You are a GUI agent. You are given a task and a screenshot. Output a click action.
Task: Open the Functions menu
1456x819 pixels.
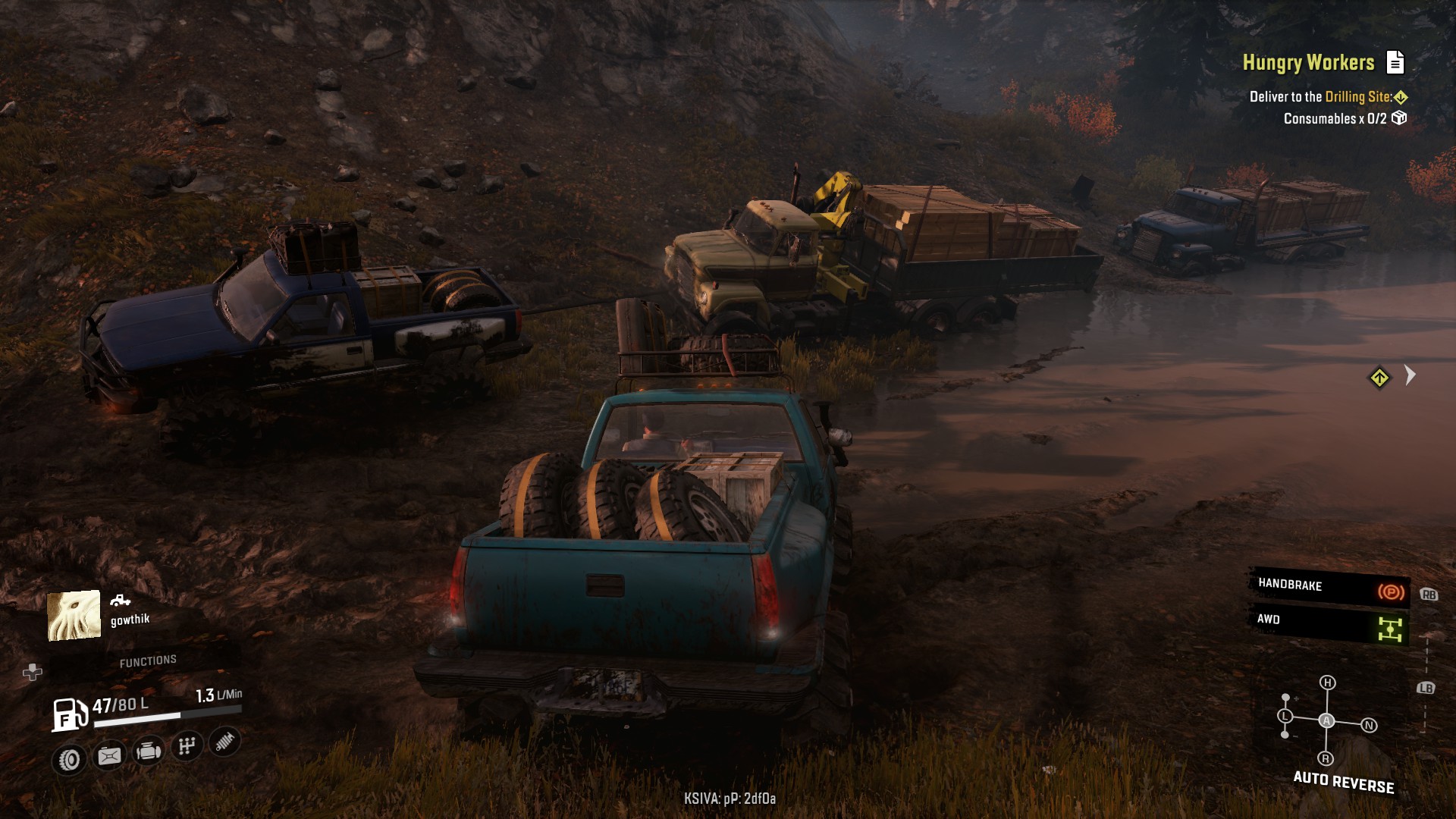pyautogui.click(x=148, y=661)
